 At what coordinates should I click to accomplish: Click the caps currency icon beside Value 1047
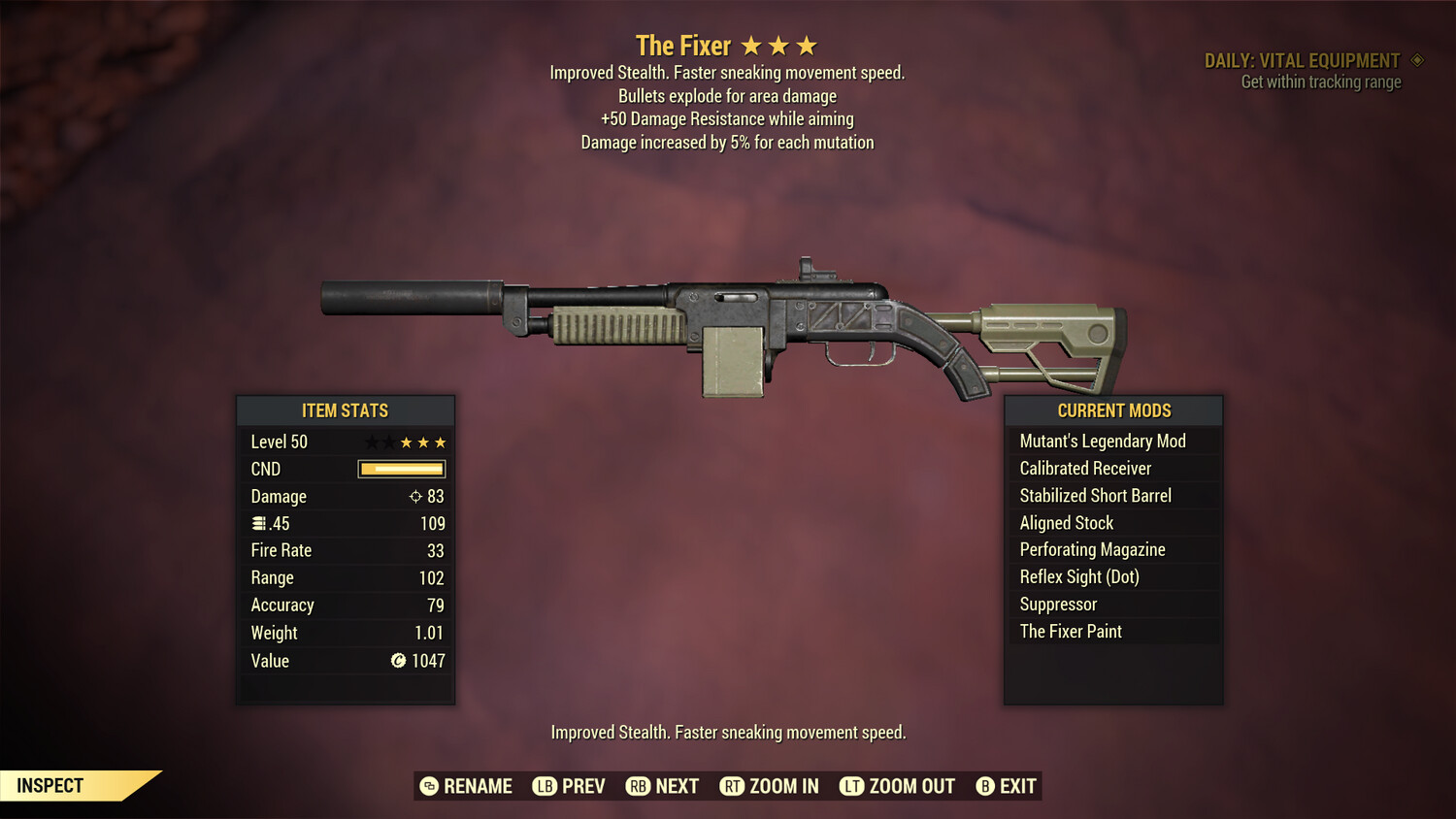click(397, 661)
